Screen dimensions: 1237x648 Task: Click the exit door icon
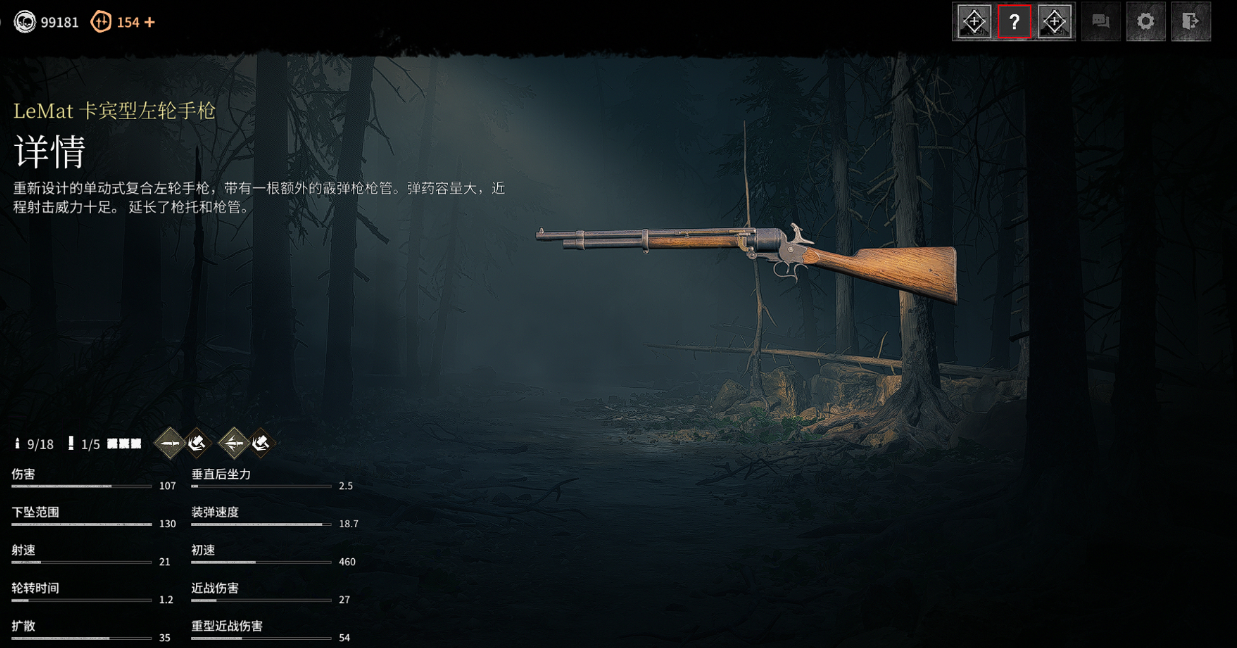1190,22
